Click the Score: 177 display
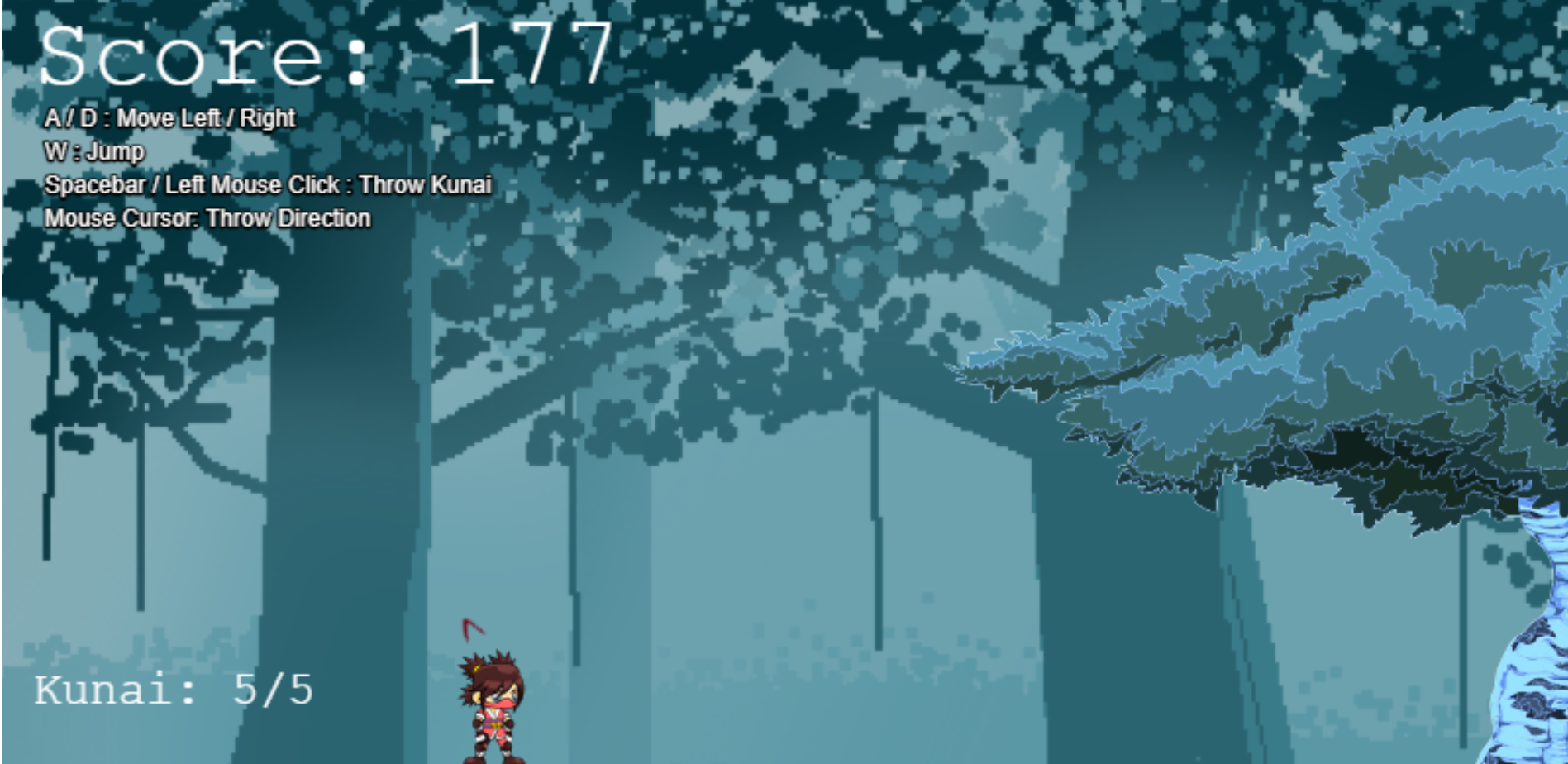 (x=322, y=54)
